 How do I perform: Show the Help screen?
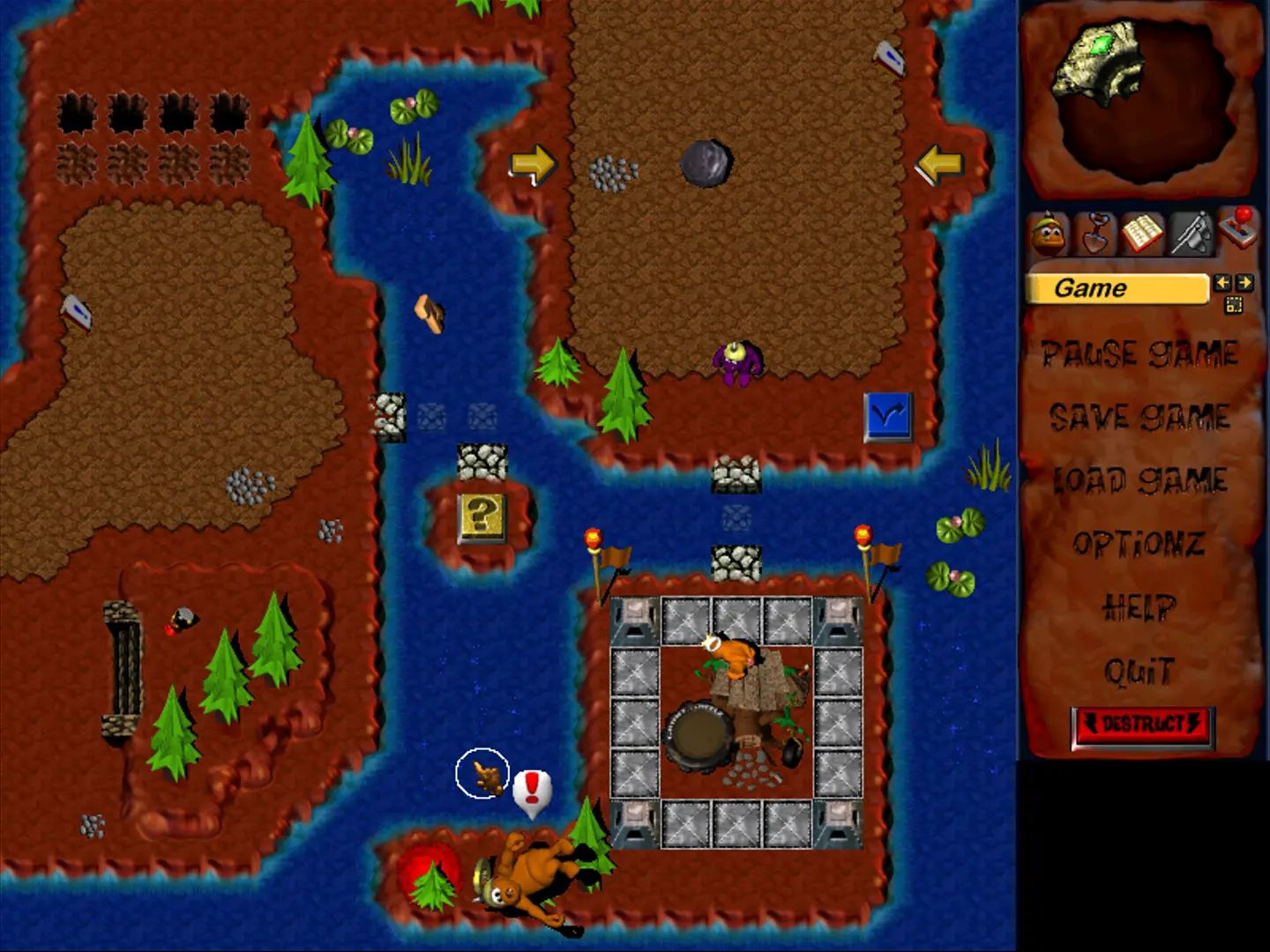point(1139,607)
